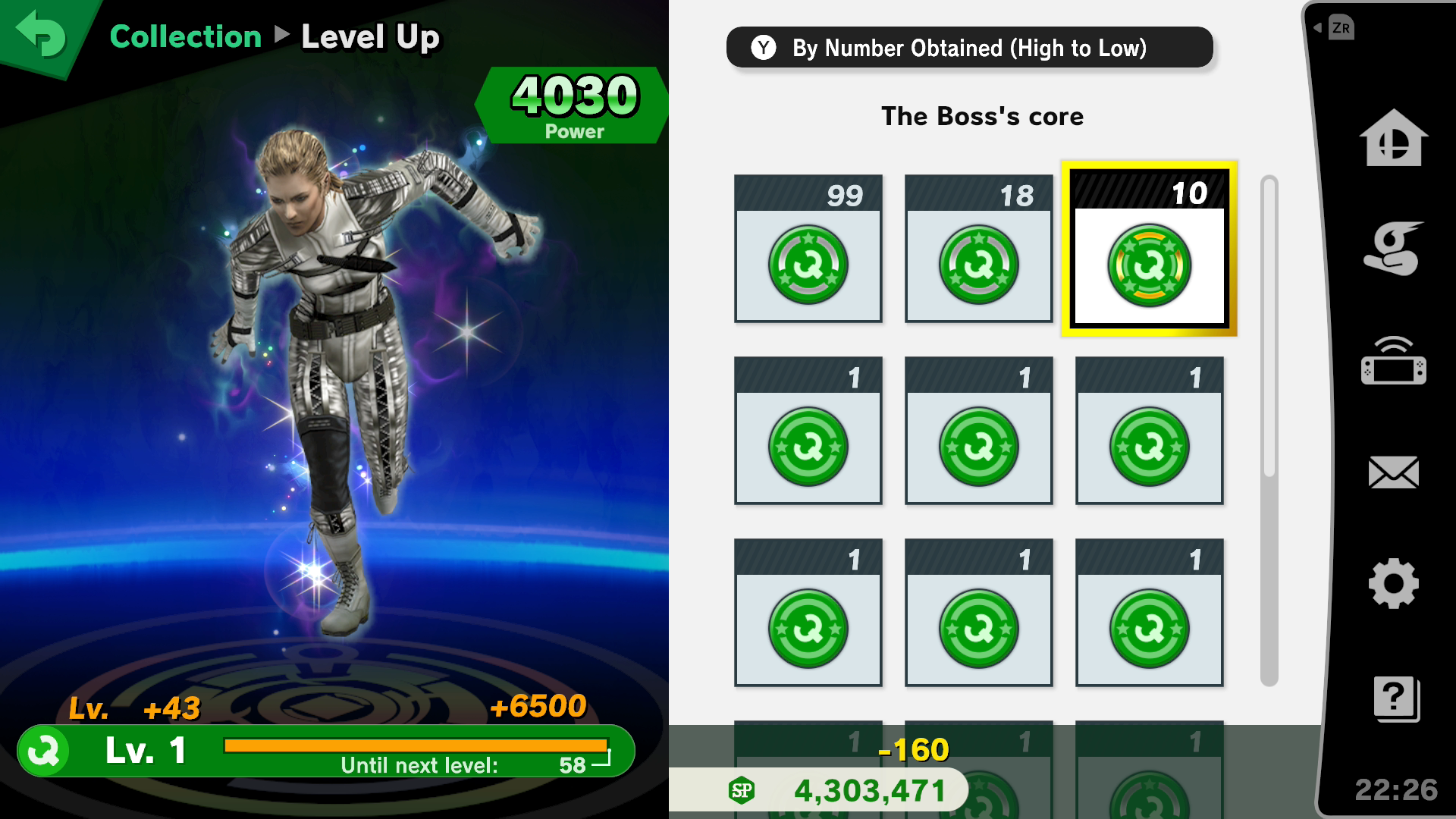The width and height of the screenshot is (1456, 819).
Task: Click the core list scrollbar
Action: (1269, 326)
